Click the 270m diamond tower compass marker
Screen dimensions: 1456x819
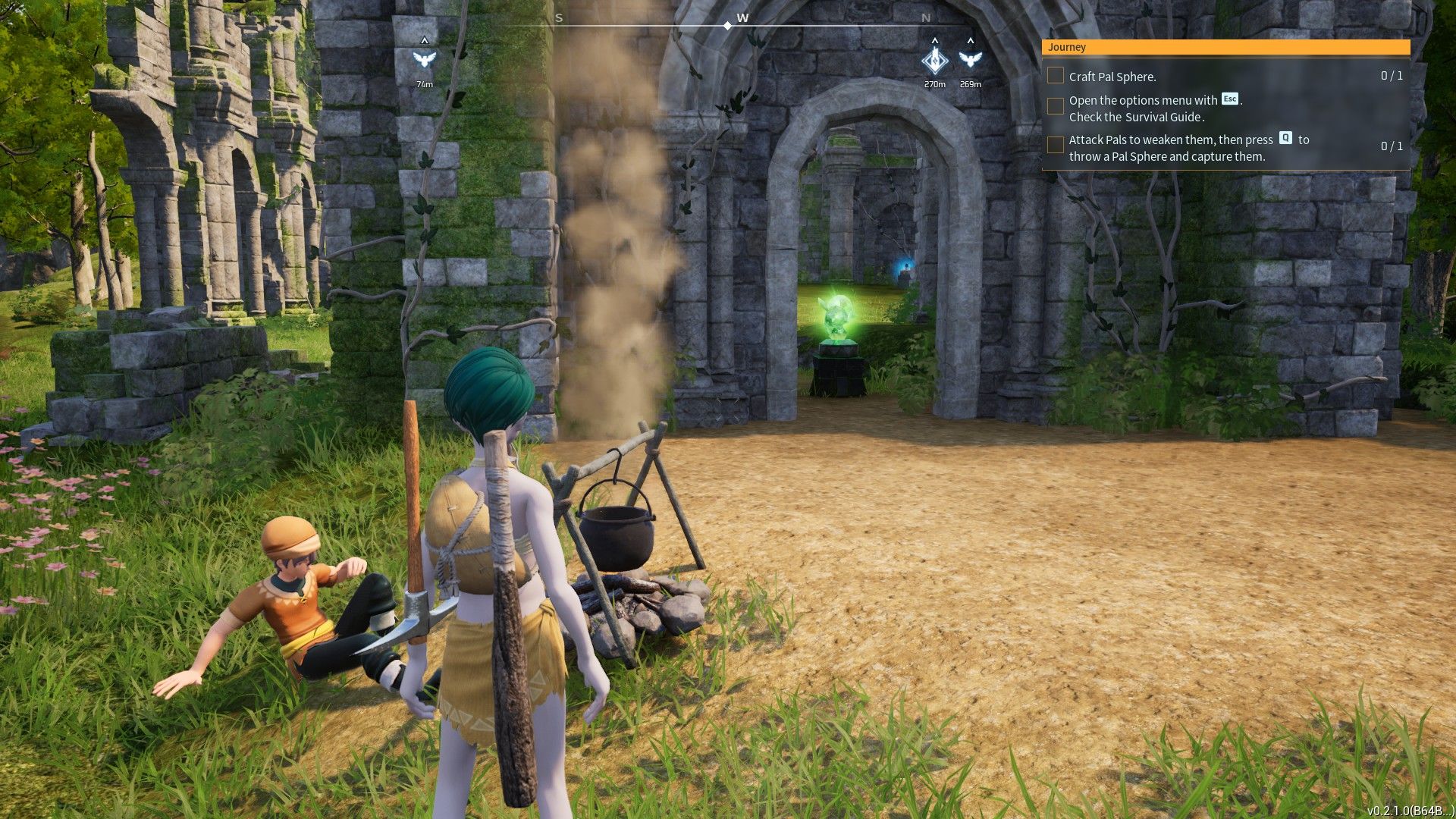[x=934, y=60]
